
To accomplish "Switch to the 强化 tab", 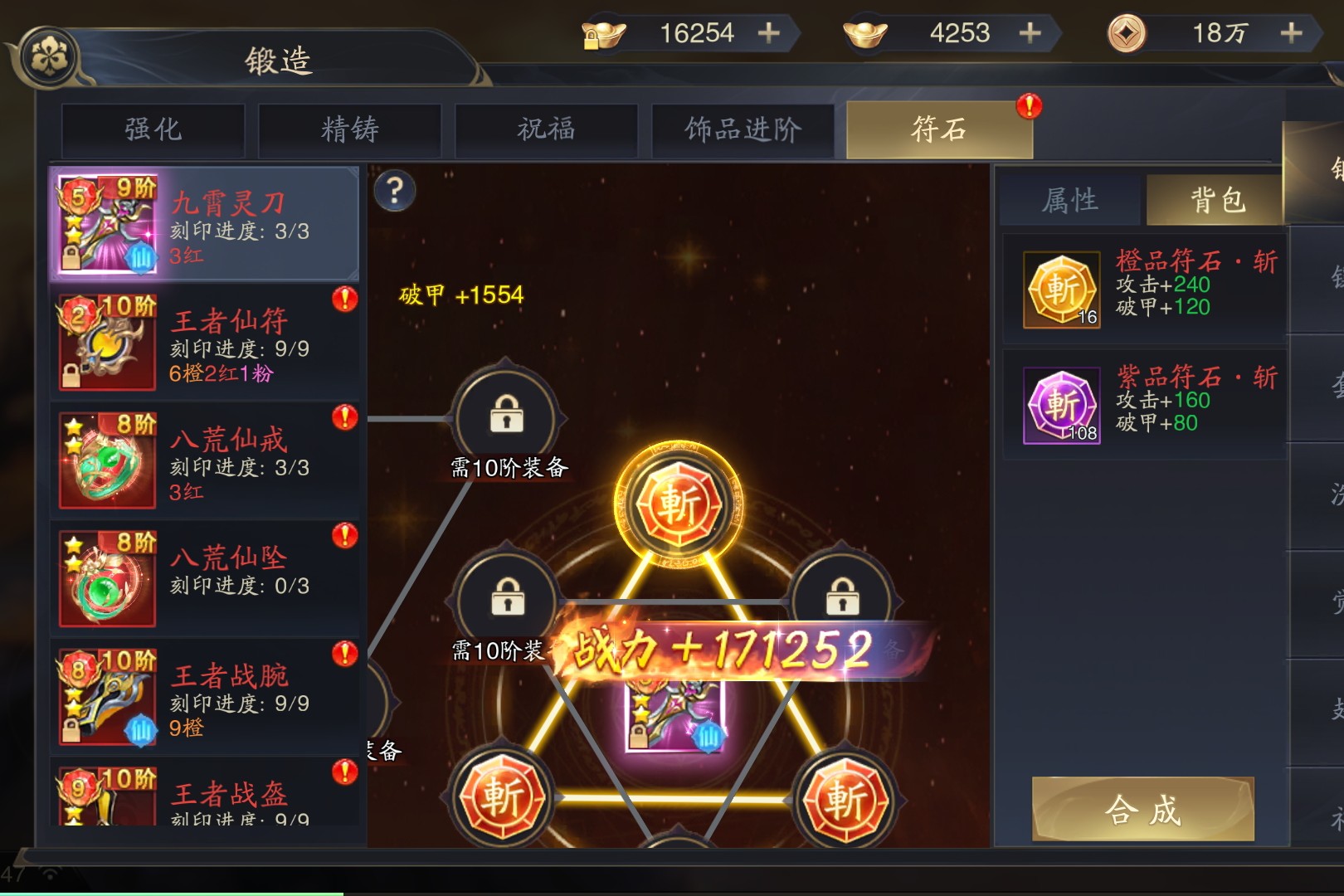I will [153, 129].
